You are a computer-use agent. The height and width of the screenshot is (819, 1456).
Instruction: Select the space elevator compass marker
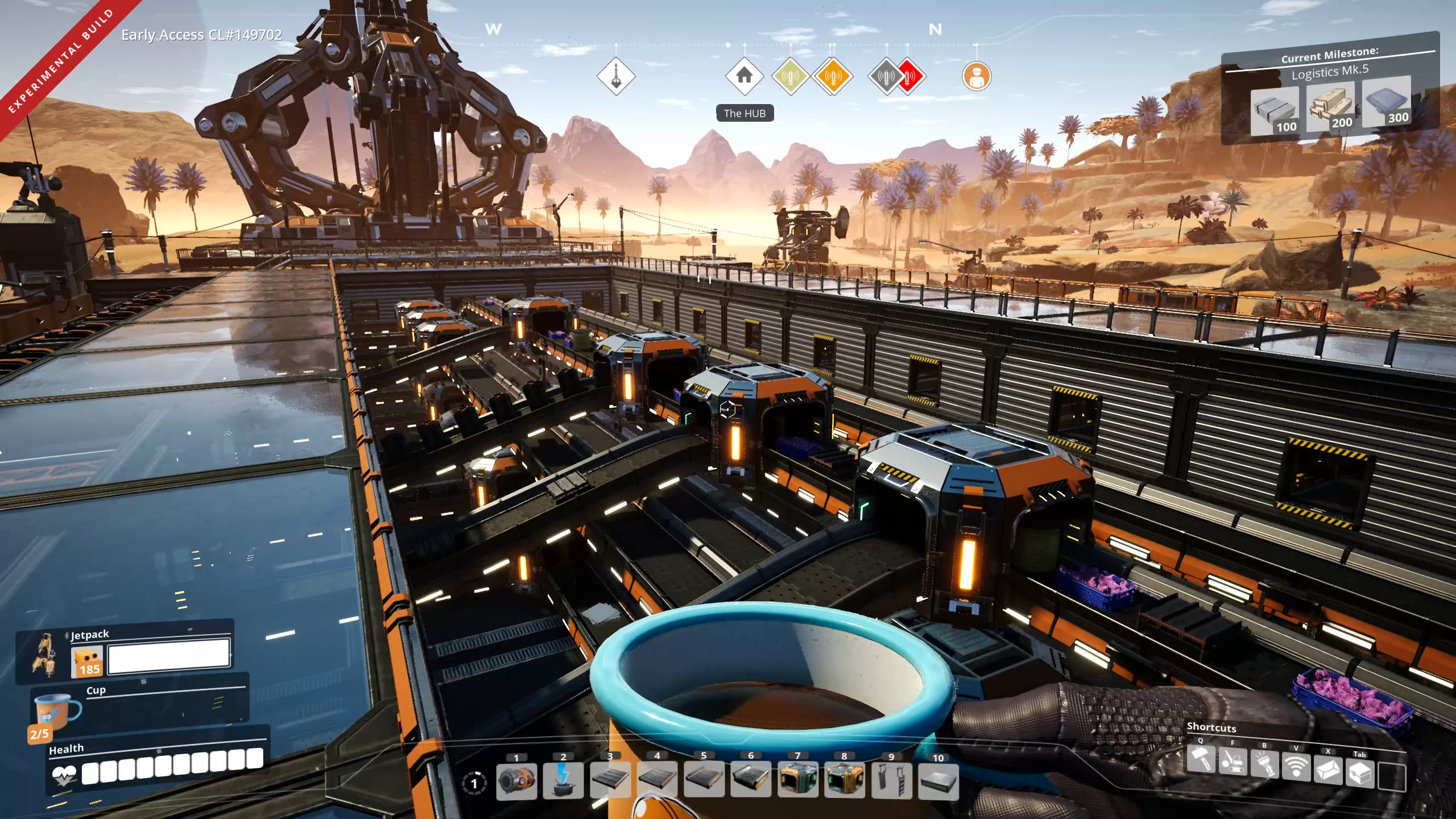[616, 76]
